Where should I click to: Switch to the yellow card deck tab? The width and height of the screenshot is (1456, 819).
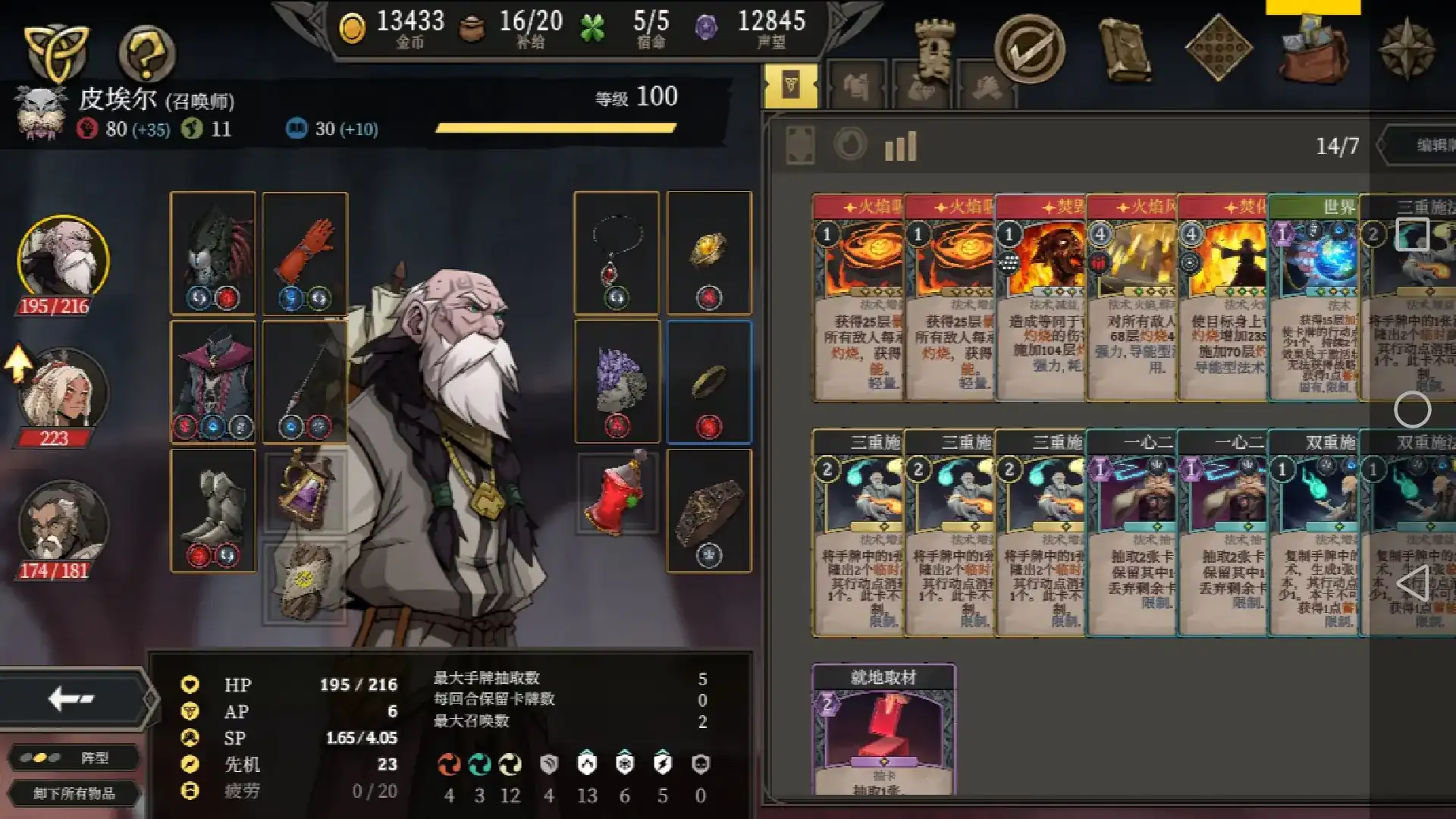point(791,86)
